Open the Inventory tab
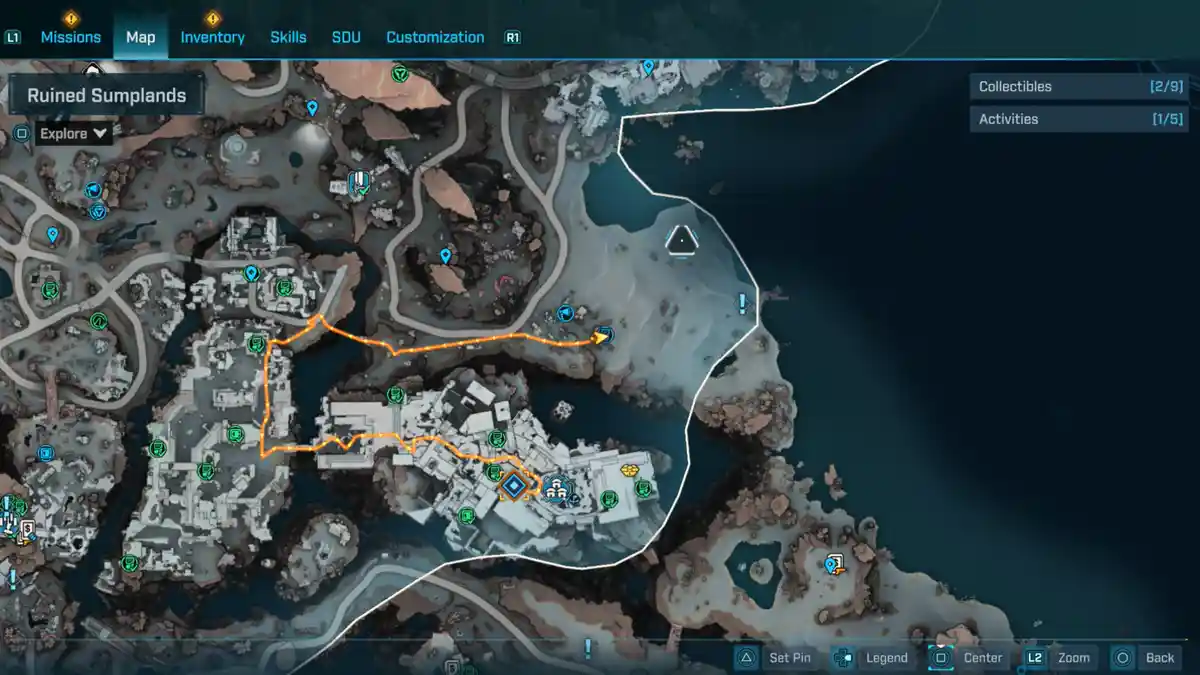Image resolution: width=1200 pixels, height=675 pixels. 212,37
